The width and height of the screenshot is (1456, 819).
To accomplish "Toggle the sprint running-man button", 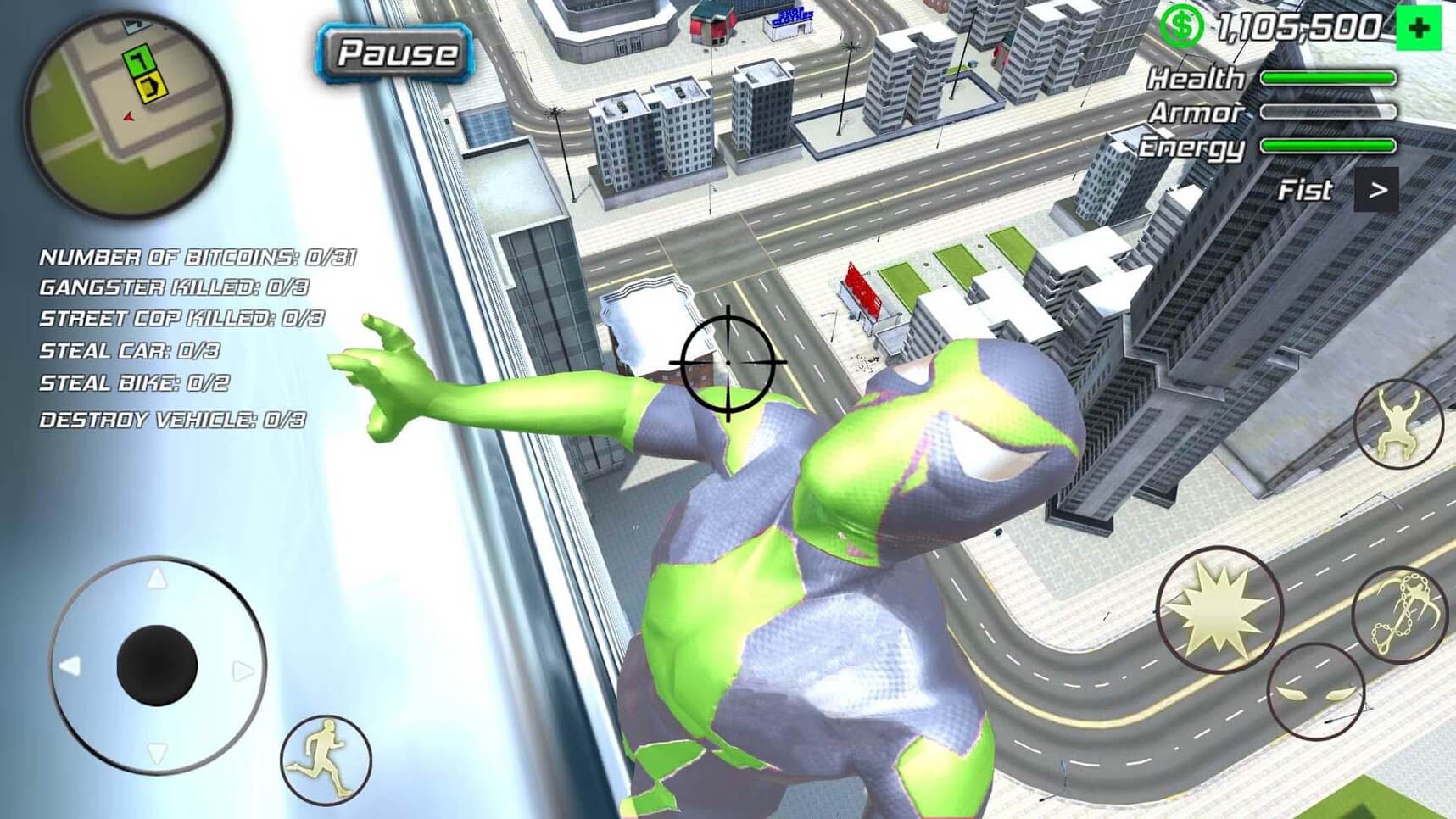I will coord(326,760).
